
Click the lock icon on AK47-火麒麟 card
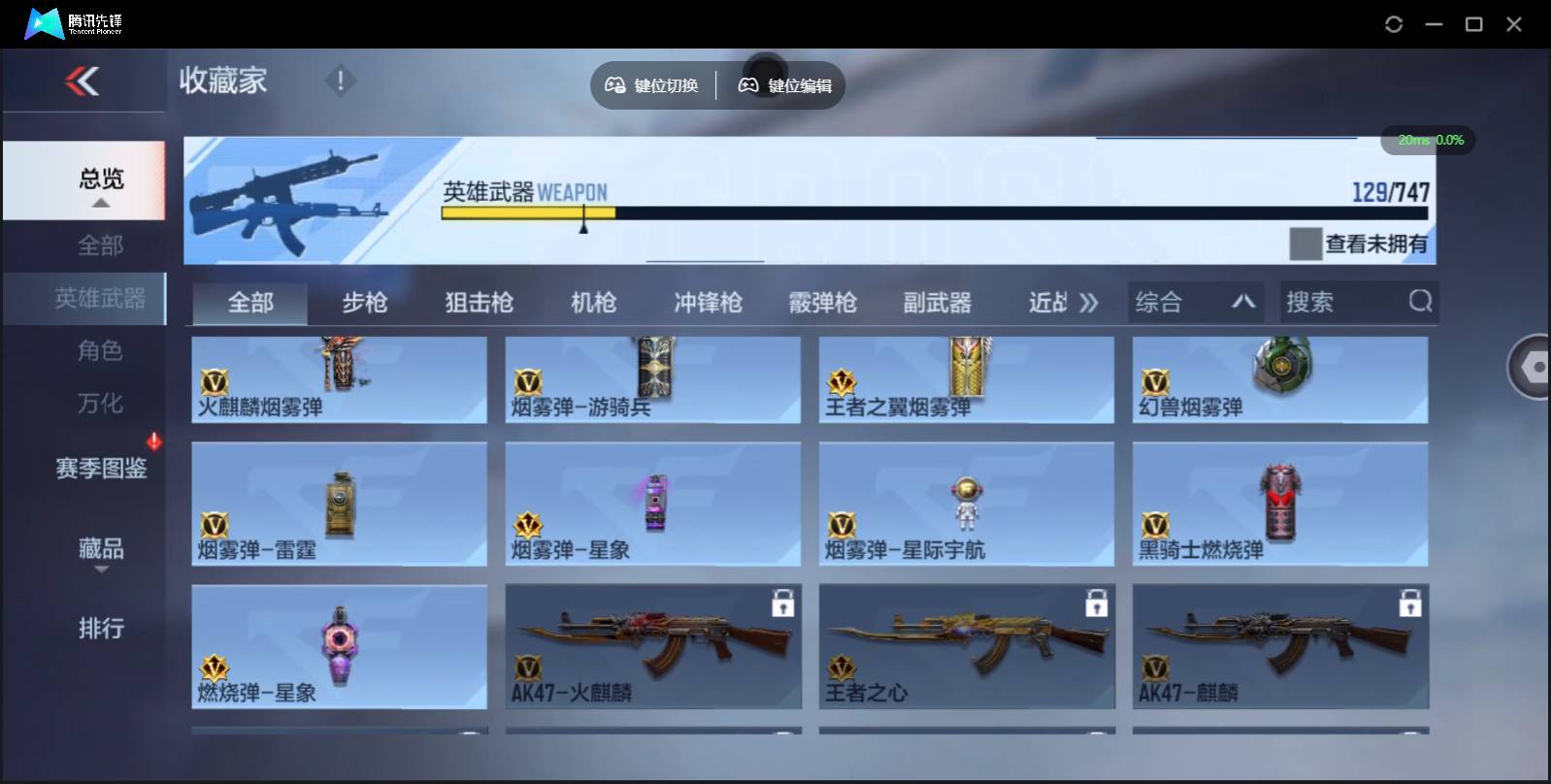784,603
